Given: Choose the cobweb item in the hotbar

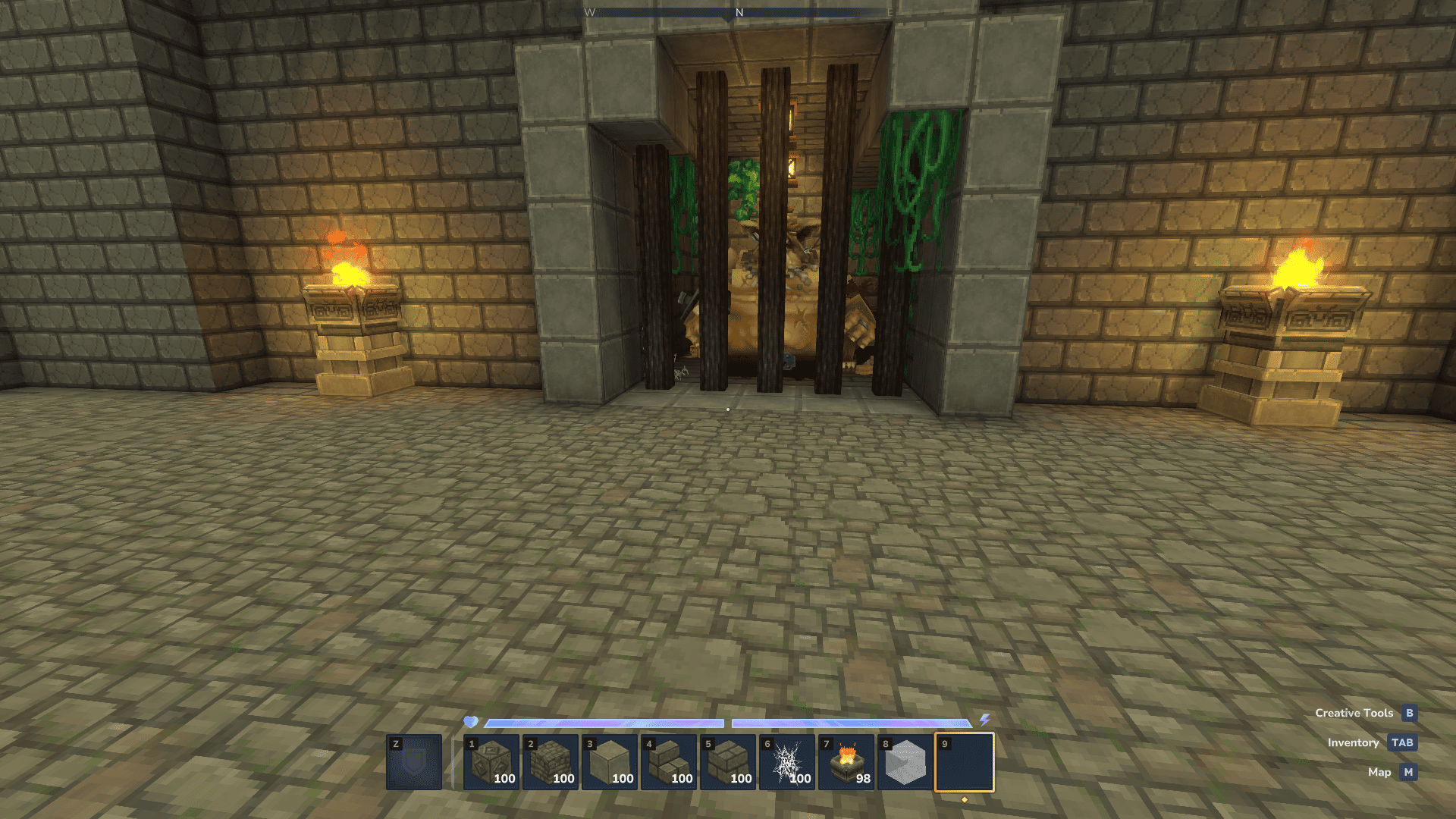Looking at the screenshot, I should (x=786, y=762).
